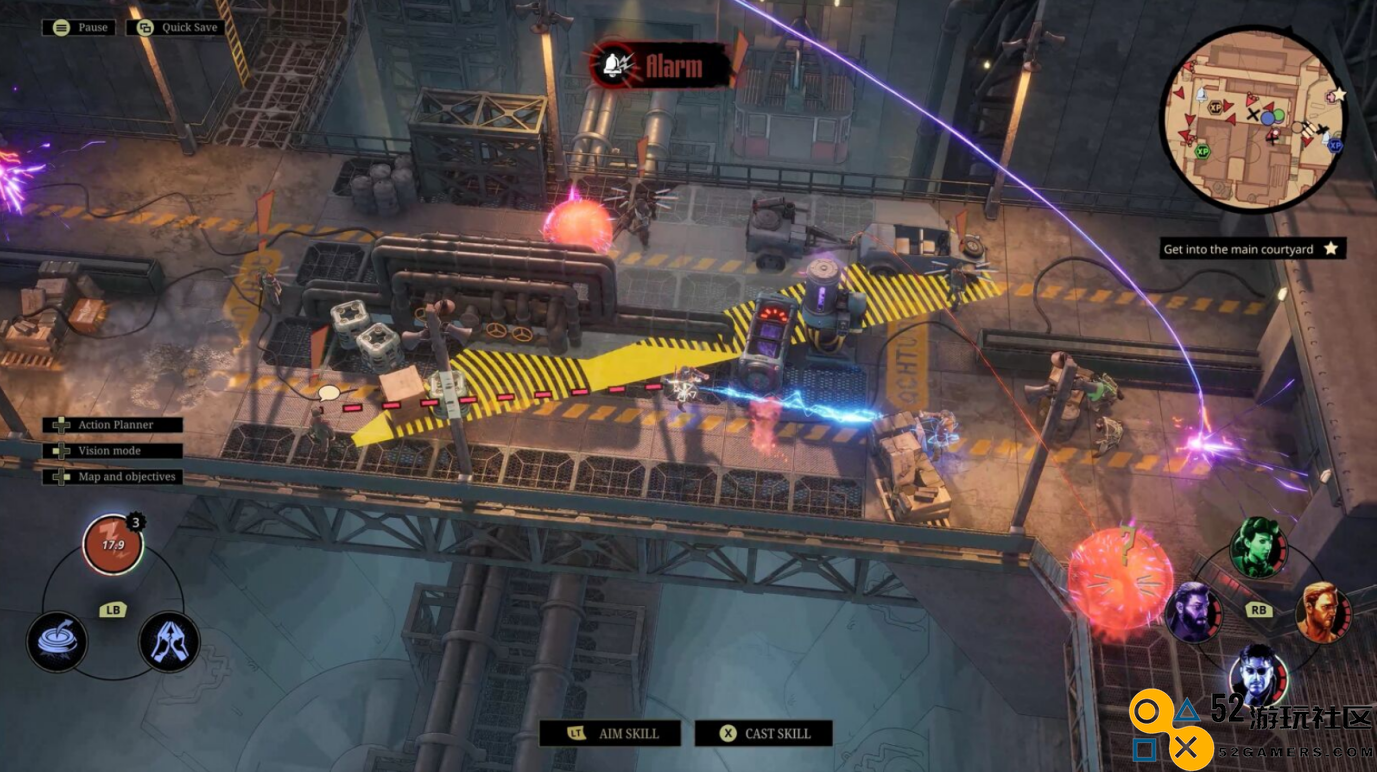The width and height of the screenshot is (1377, 772).
Task: Click the Aim Skill button
Action: click(610, 733)
